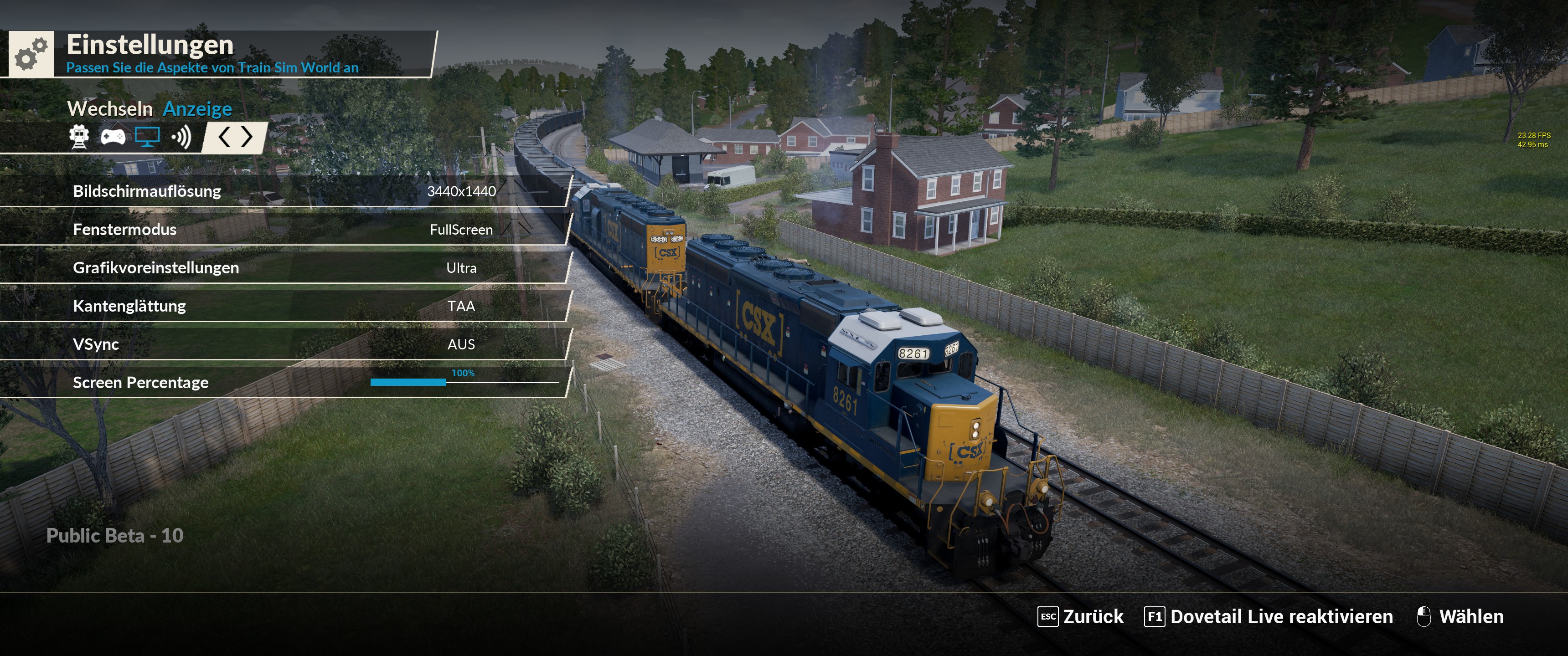Change the Fenstermodus FullScreen option
This screenshot has width=1568, height=656.
461,230
